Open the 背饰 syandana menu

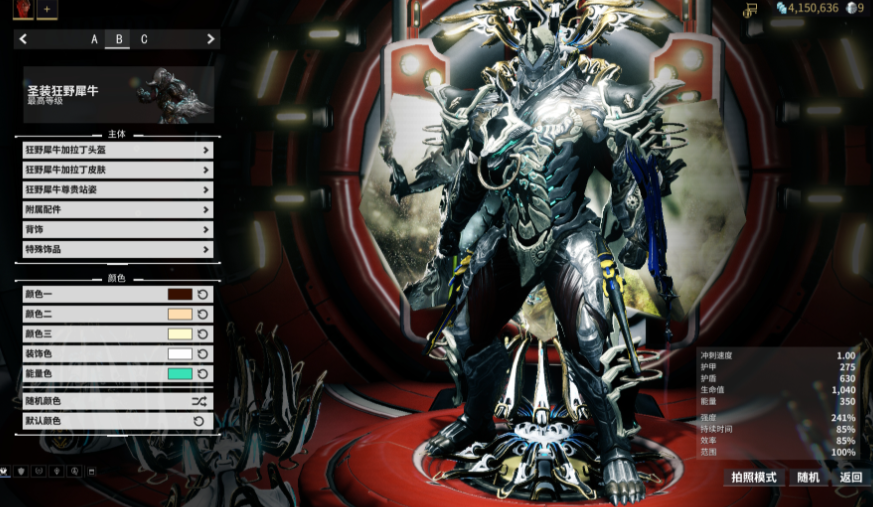tap(117, 230)
